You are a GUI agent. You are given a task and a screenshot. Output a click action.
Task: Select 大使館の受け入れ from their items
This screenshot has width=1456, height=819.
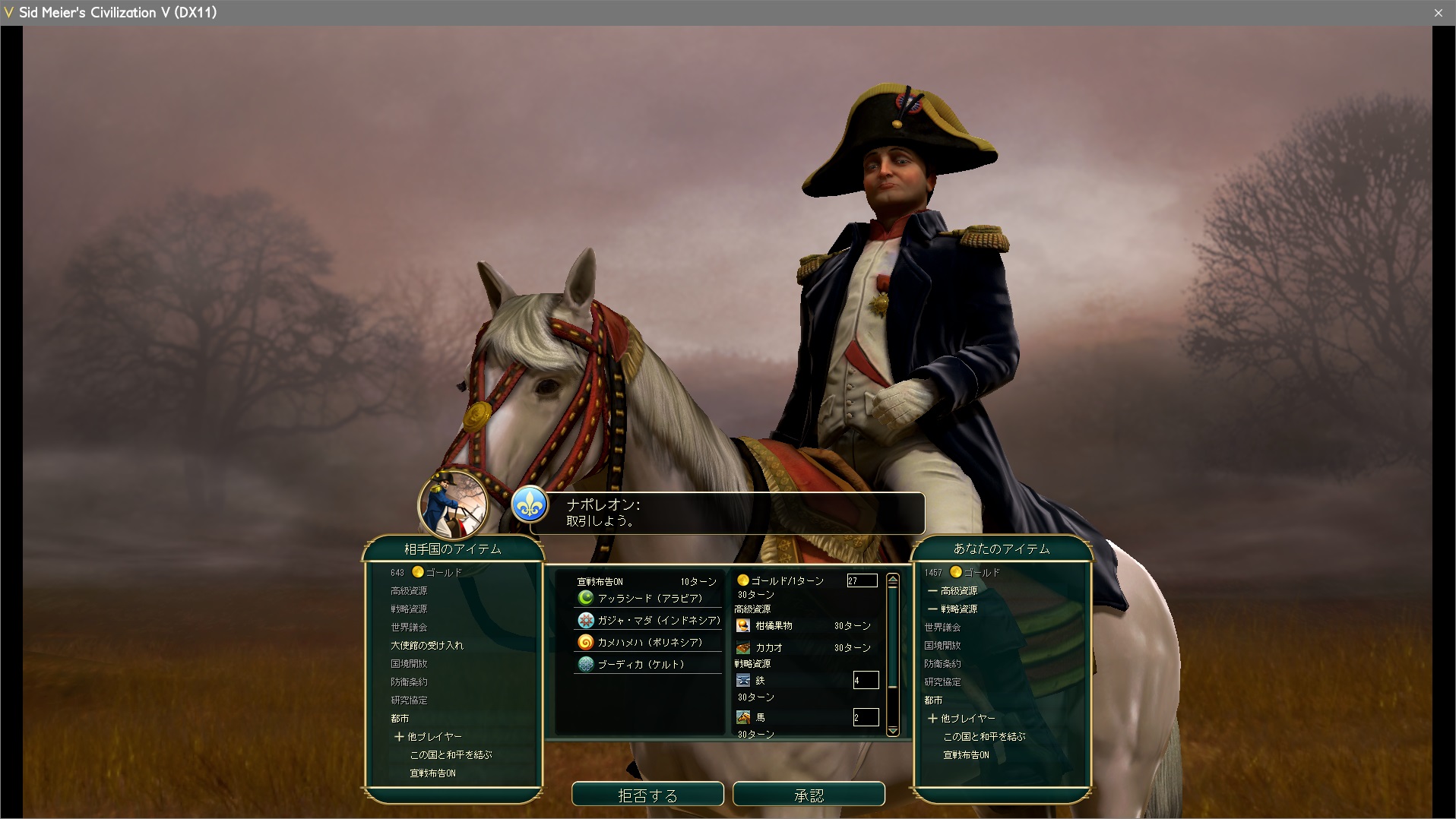click(x=427, y=645)
